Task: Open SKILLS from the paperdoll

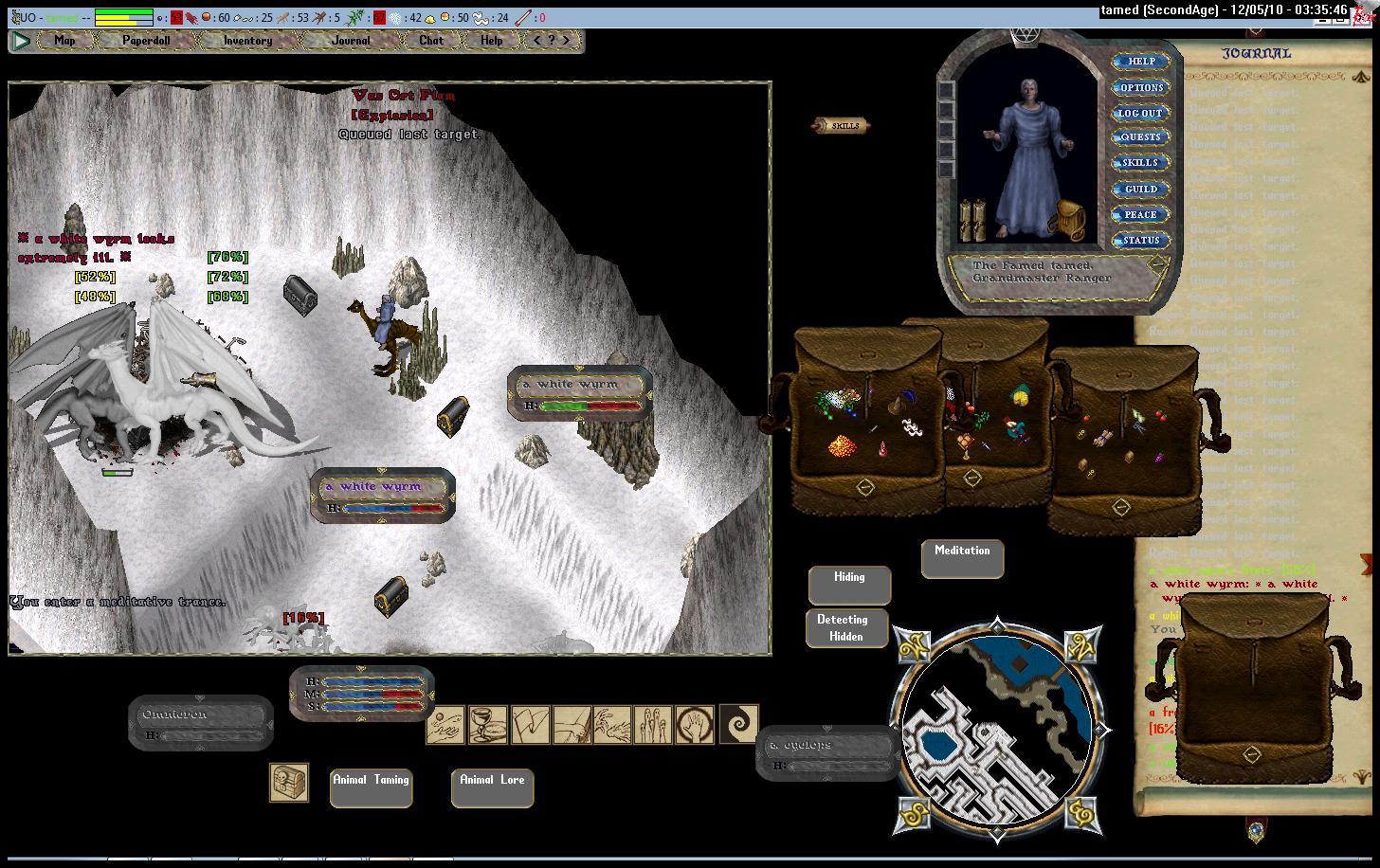Action: coord(1140,163)
